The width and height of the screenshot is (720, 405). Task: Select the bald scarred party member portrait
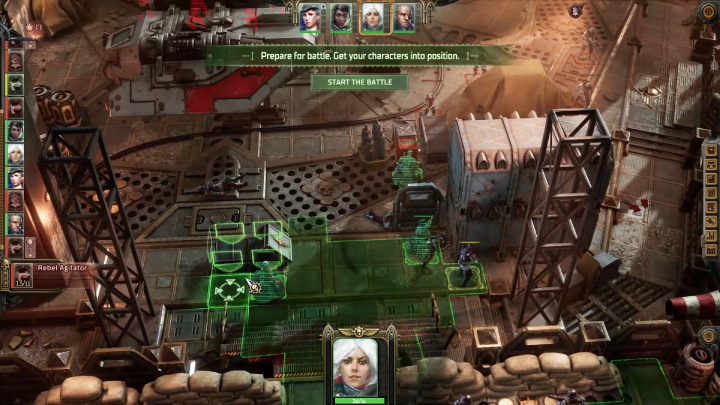click(x=403, y=16)
